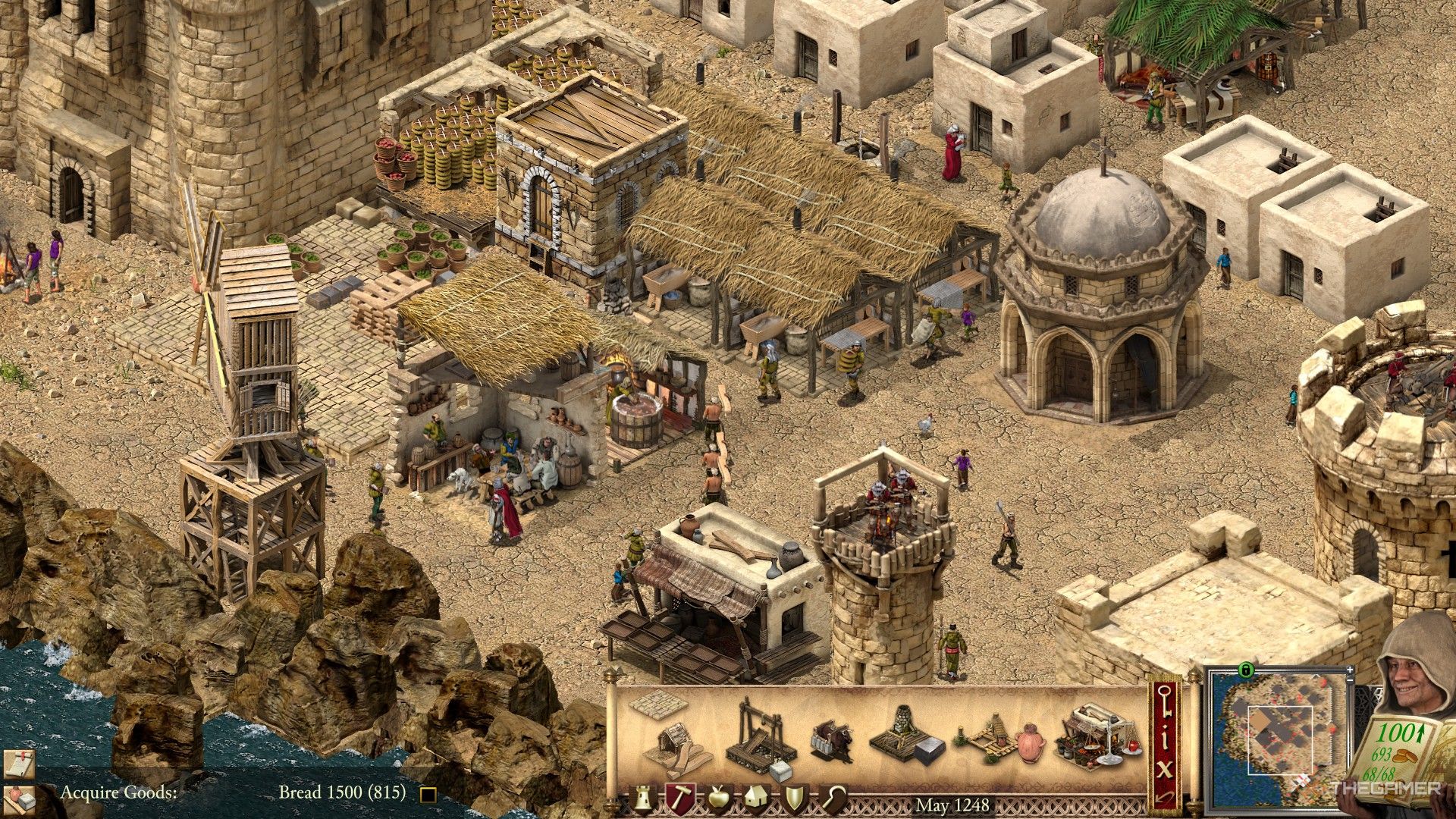The height and width of the screenshot is (819, 1456).
Task: Open game options with the key icon
Action: (1164, 701)
